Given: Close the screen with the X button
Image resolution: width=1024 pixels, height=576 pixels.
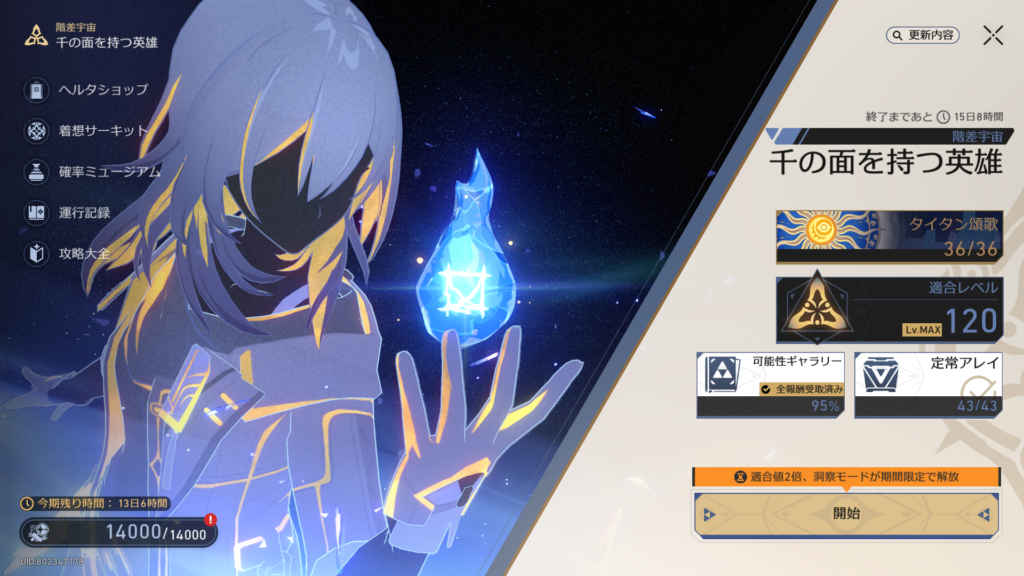Looking at the screenshot, I should click(993, 35).
